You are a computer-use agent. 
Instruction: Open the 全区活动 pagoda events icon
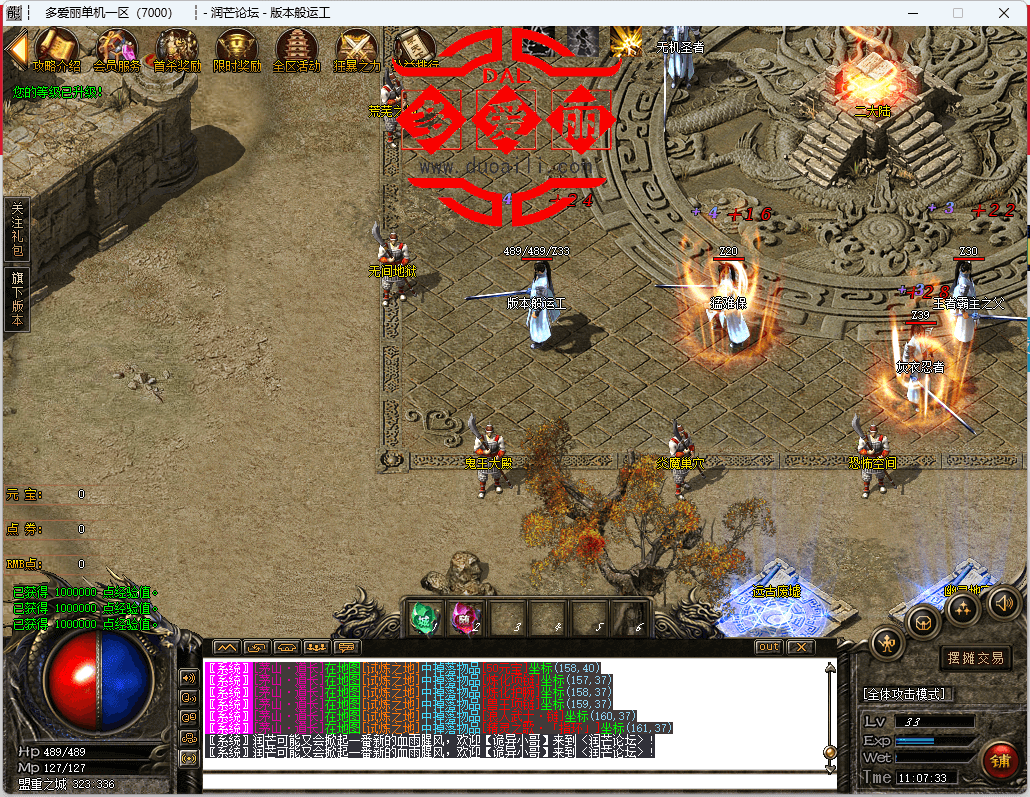[297, 47]
